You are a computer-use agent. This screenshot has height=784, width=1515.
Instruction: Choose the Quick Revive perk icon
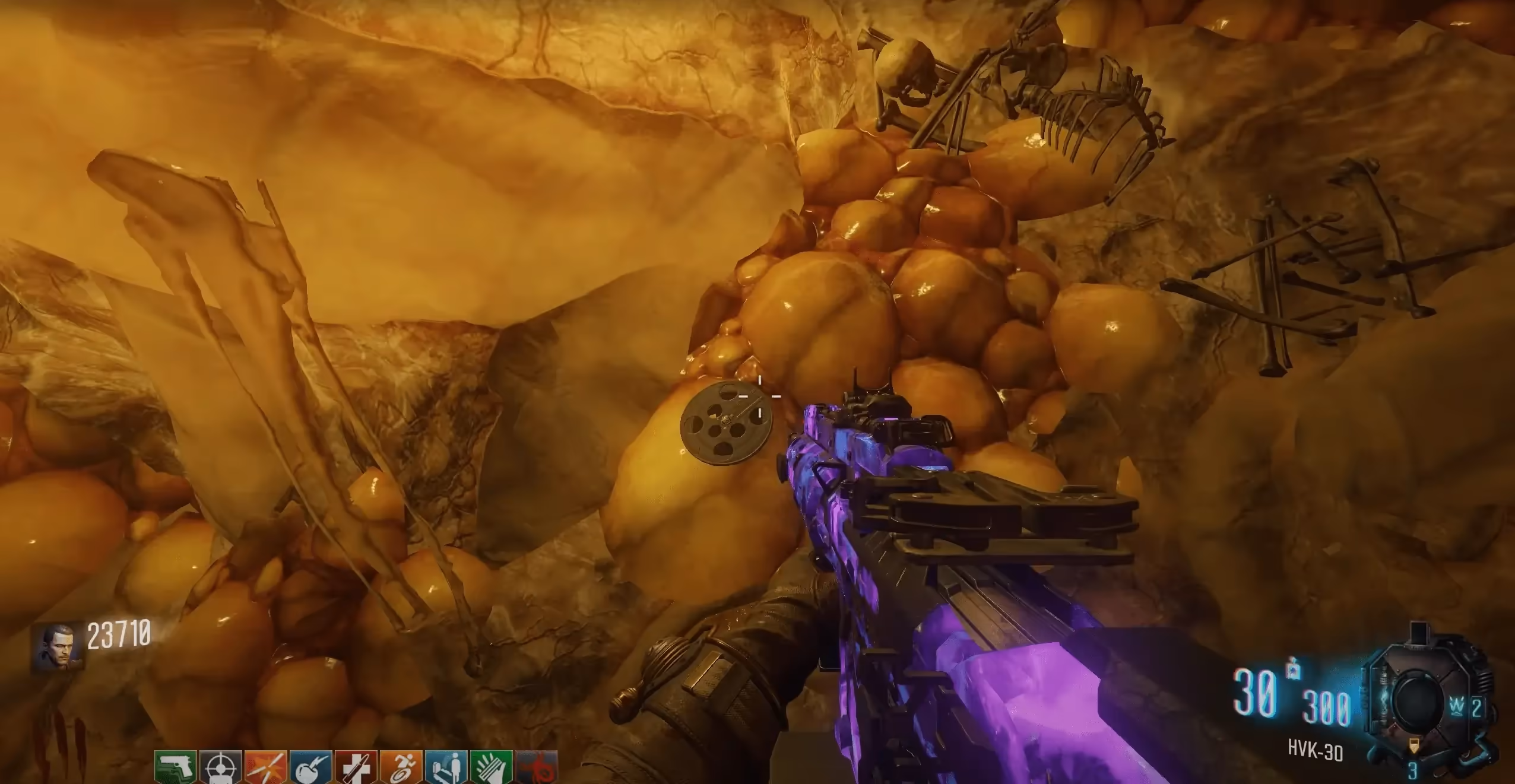click(x=446, y=767)
